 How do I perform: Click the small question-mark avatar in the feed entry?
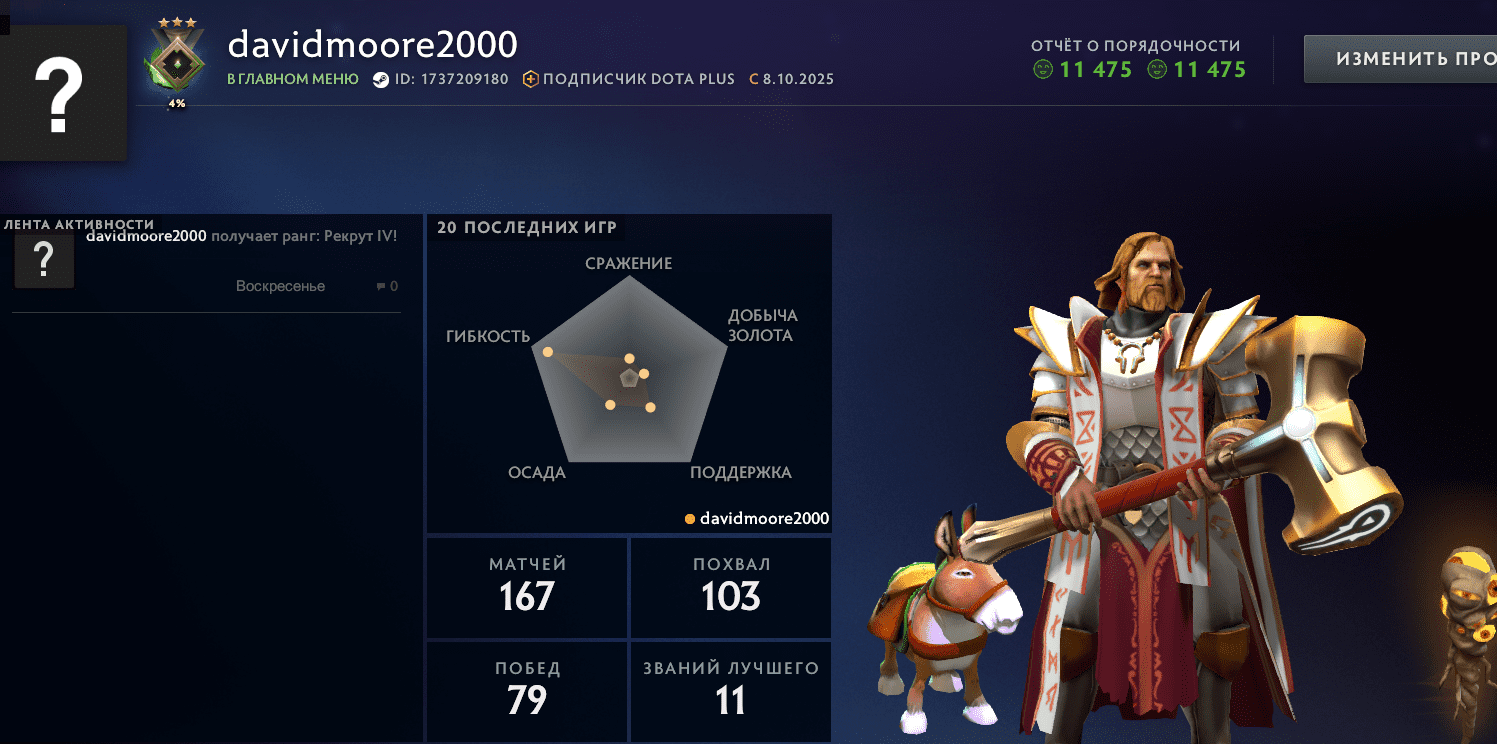(x=44, y=260)
